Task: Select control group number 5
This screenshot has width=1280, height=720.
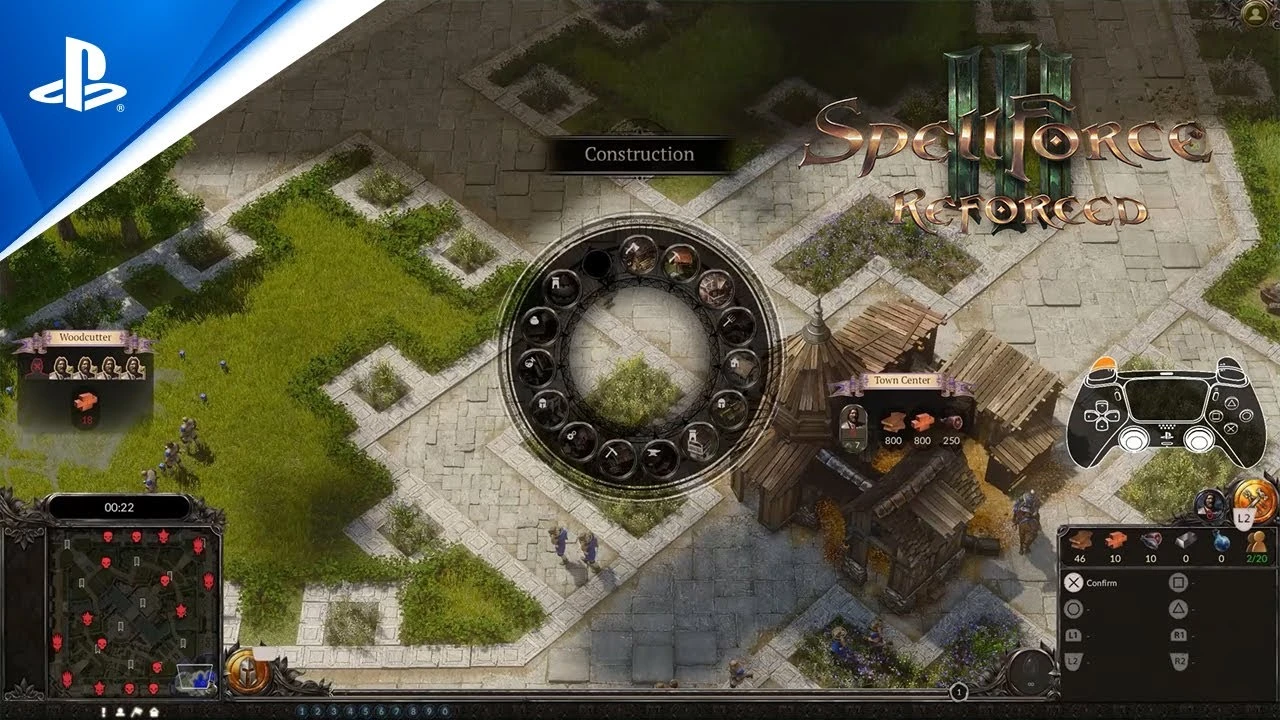Action: [x=365, y=710]
